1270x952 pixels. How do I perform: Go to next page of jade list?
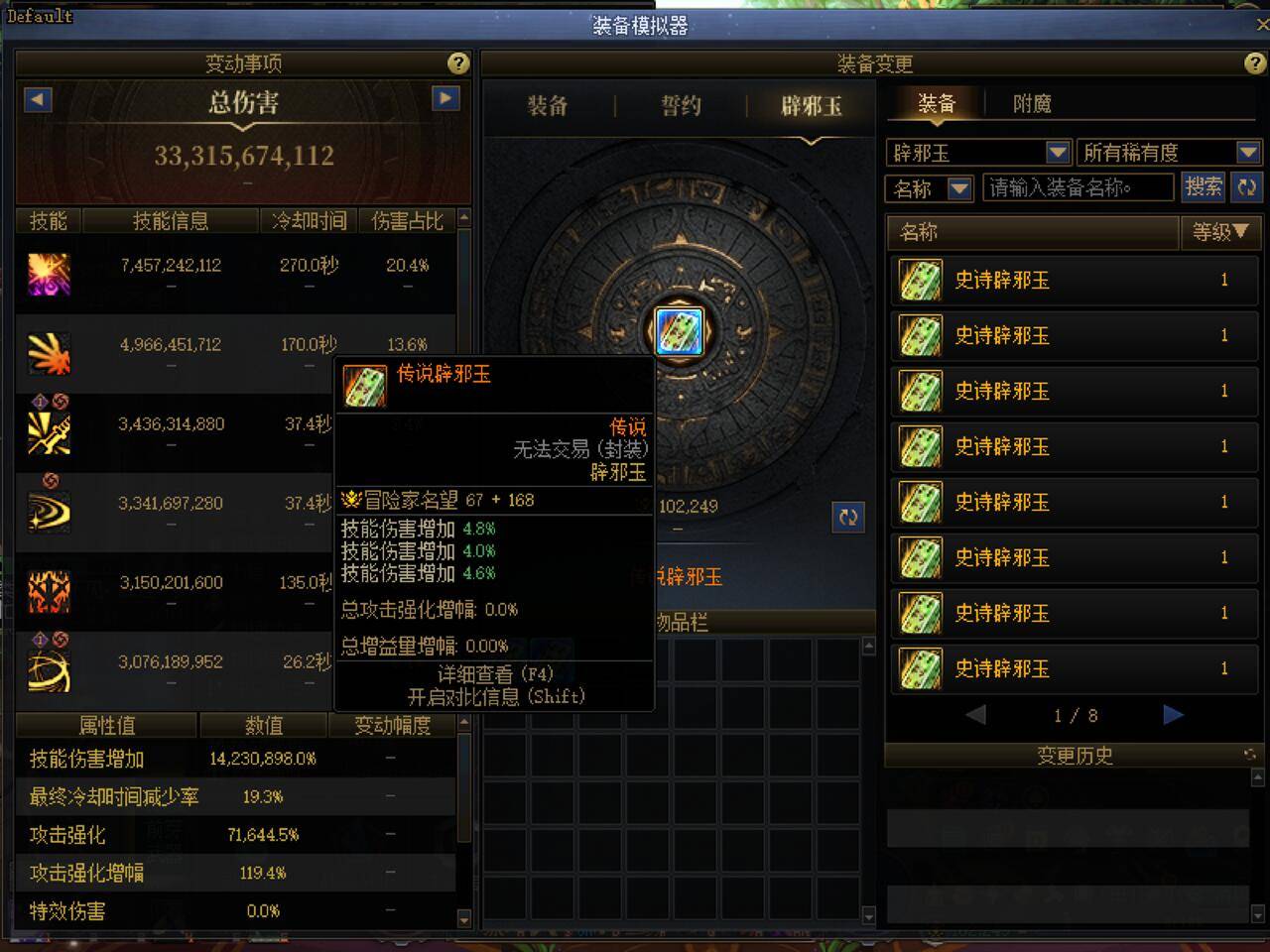[x=1174, y=714]
